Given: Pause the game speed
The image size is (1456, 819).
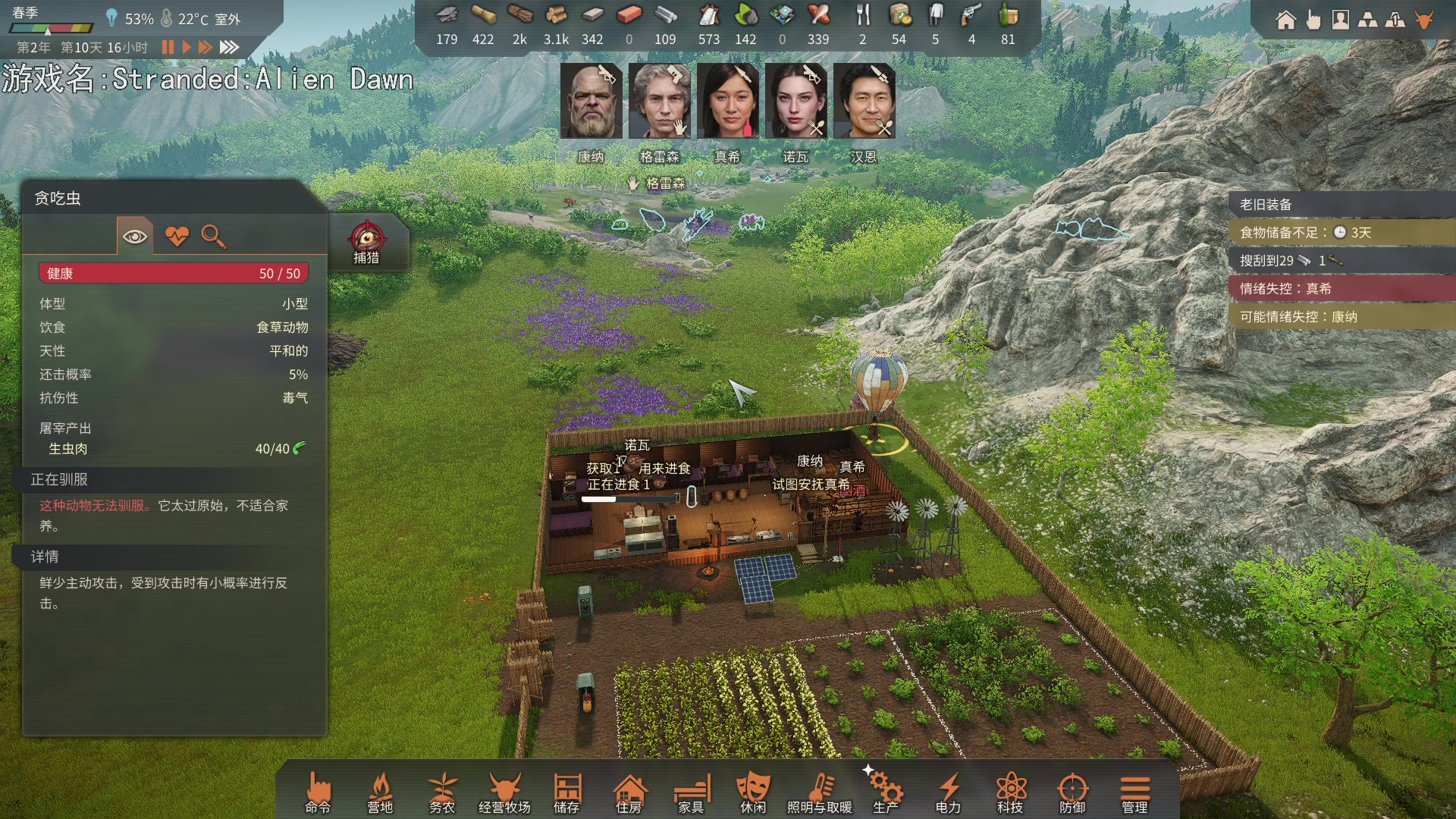Looking at the screenshot, I should (168, 47).
